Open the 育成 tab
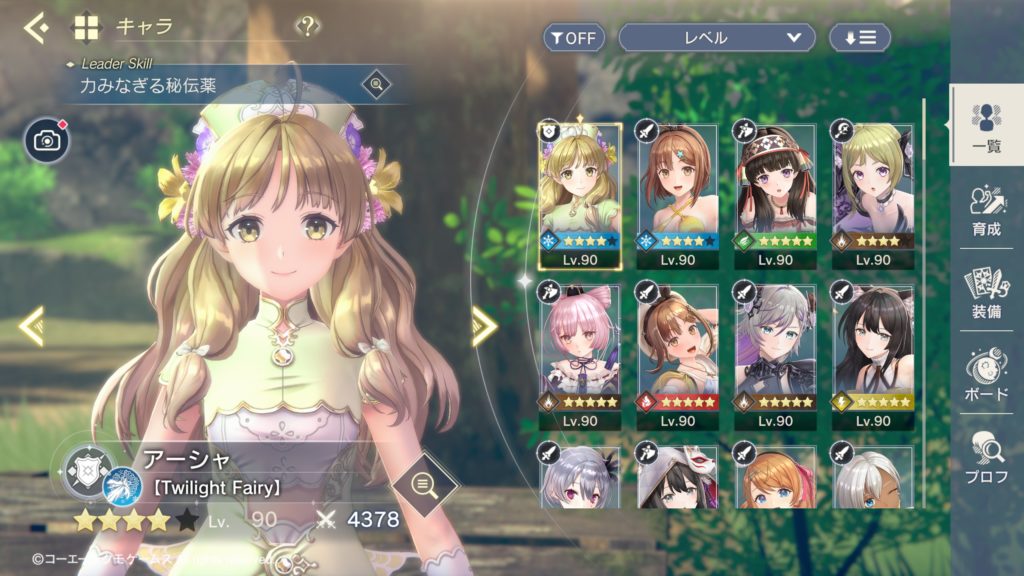Image resolution: width=1024 pixels, height=576 pixels. click(x=986, y=210)
